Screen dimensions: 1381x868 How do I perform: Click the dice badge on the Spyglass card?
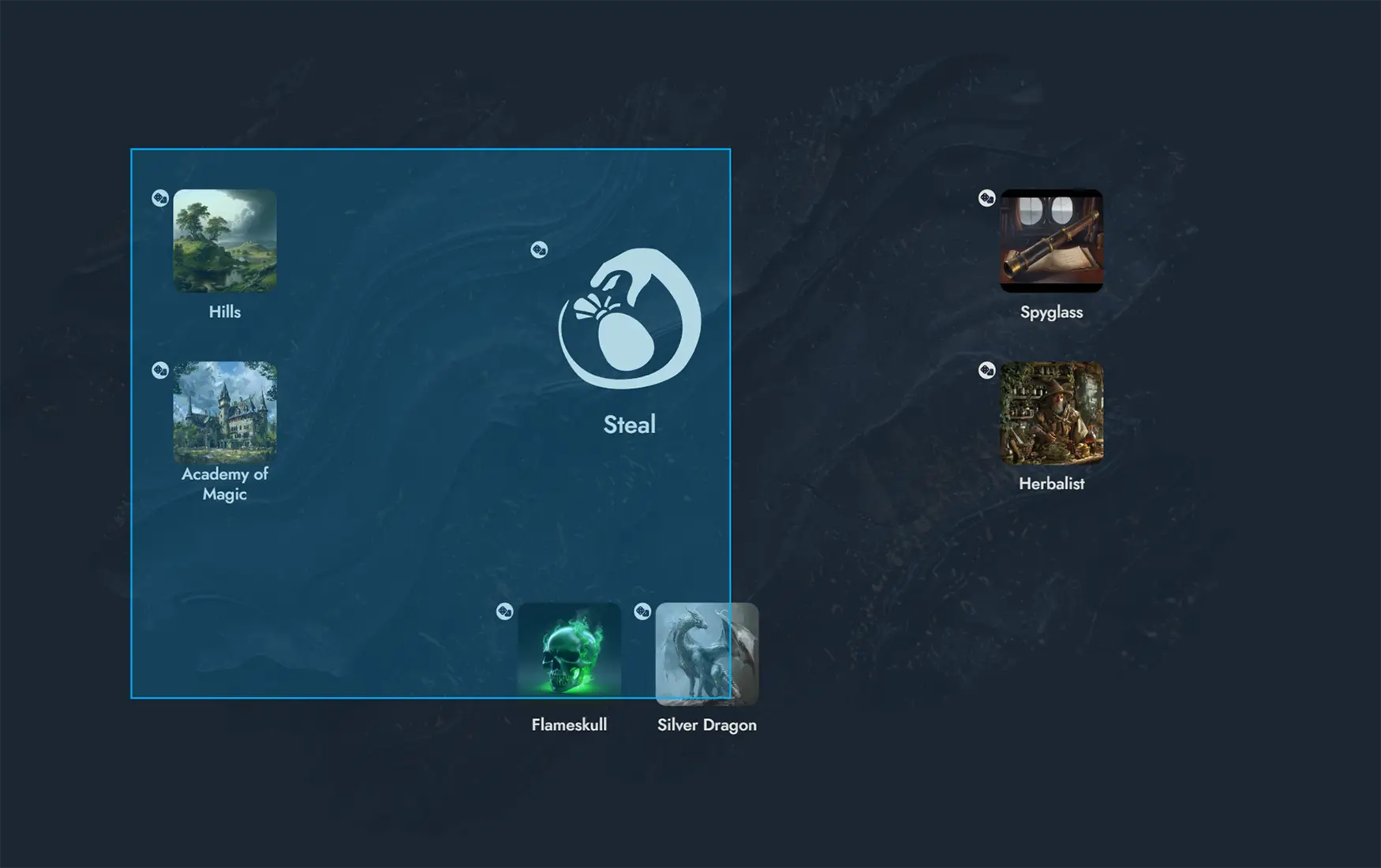(987, 198)
